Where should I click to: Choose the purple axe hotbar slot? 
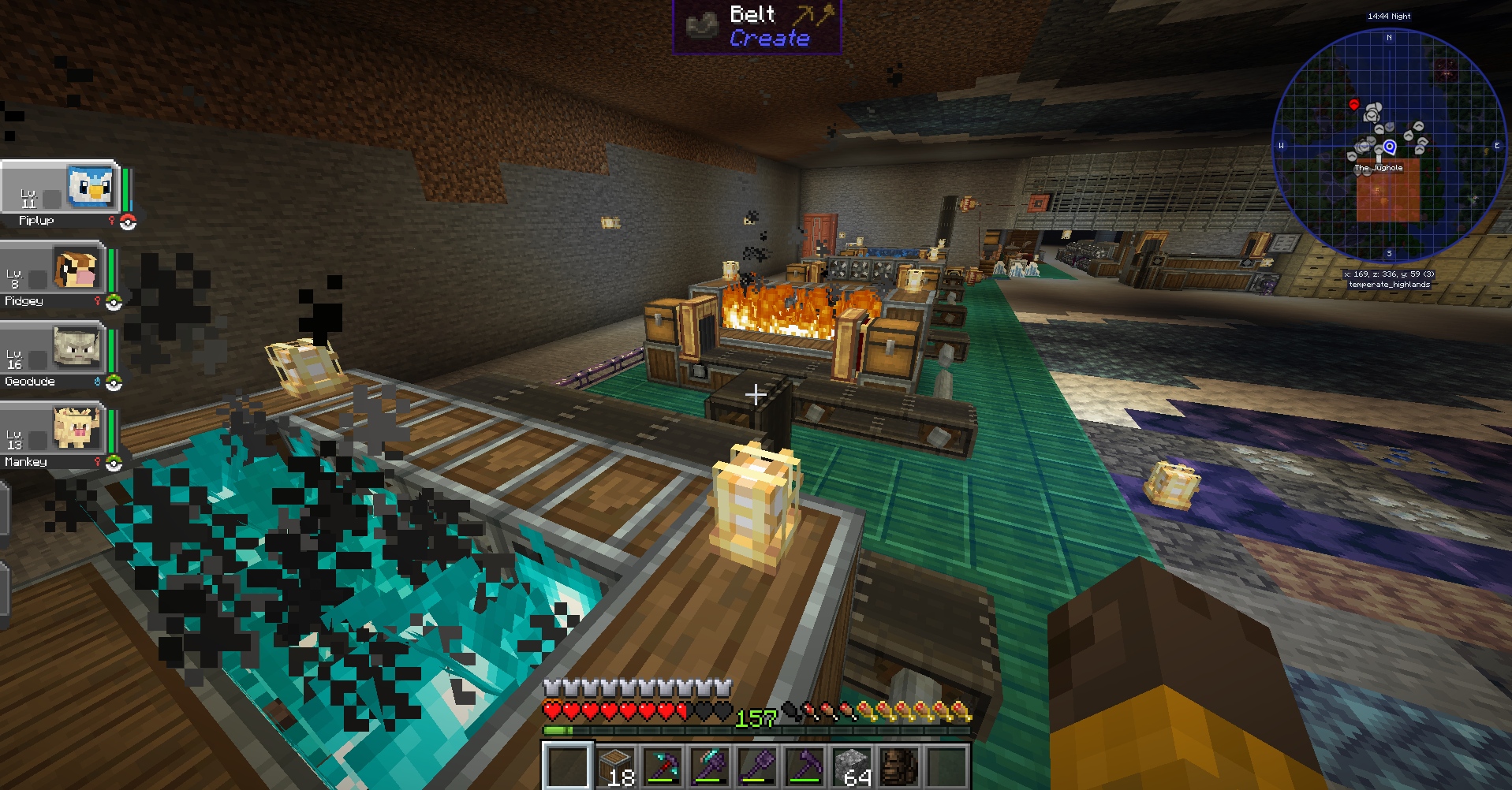tap(710, 766)
